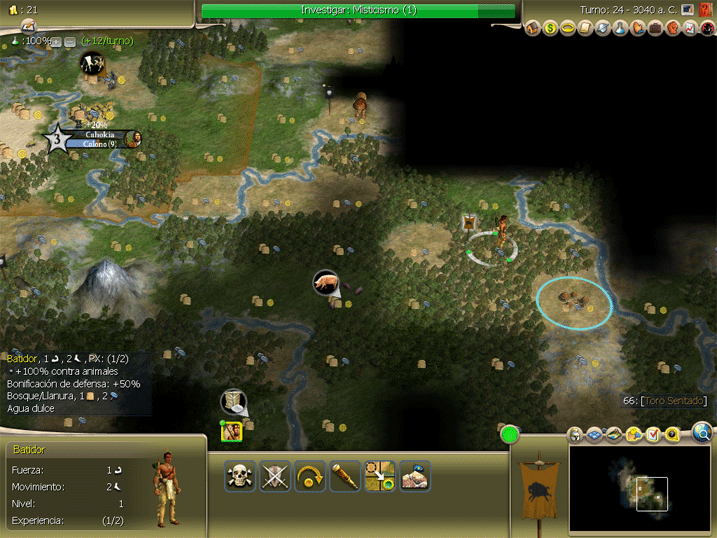Select the Toro Sentado score entry
717x538 pixels.
[x=665, y=401]
